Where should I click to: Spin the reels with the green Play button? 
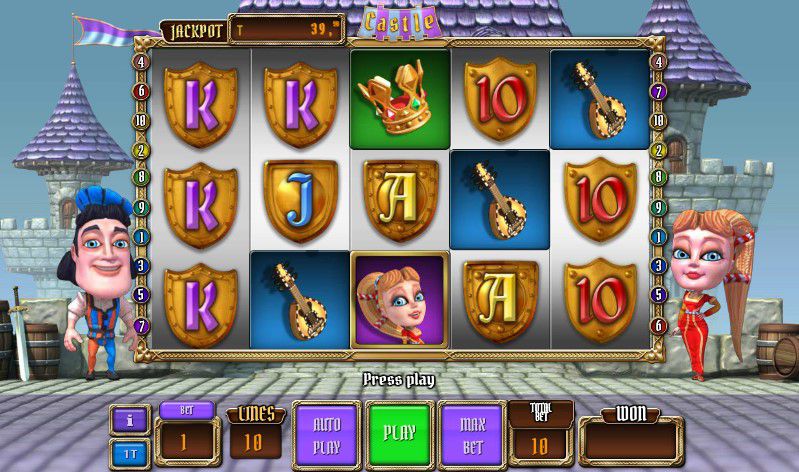coord(399,435)
